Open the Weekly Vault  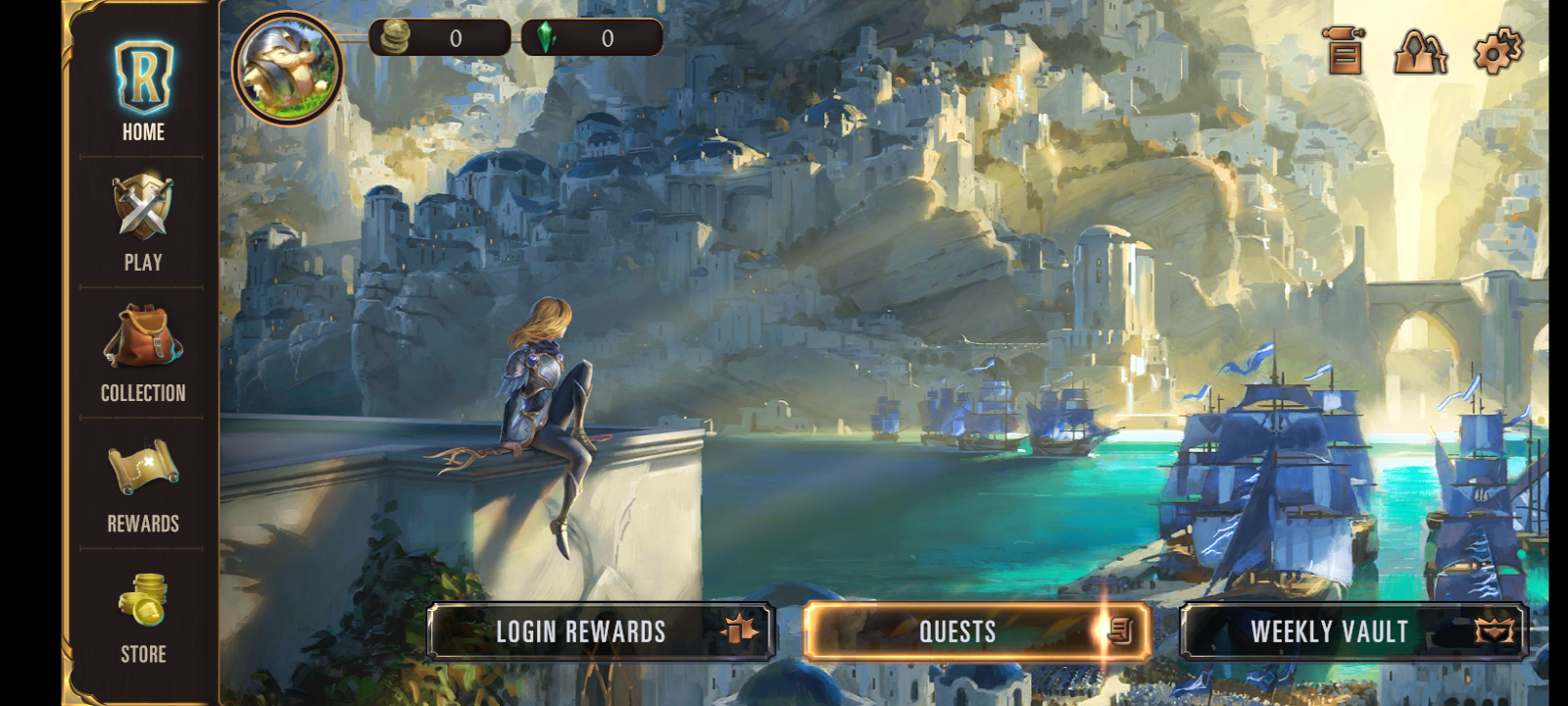click(1352, 631)
